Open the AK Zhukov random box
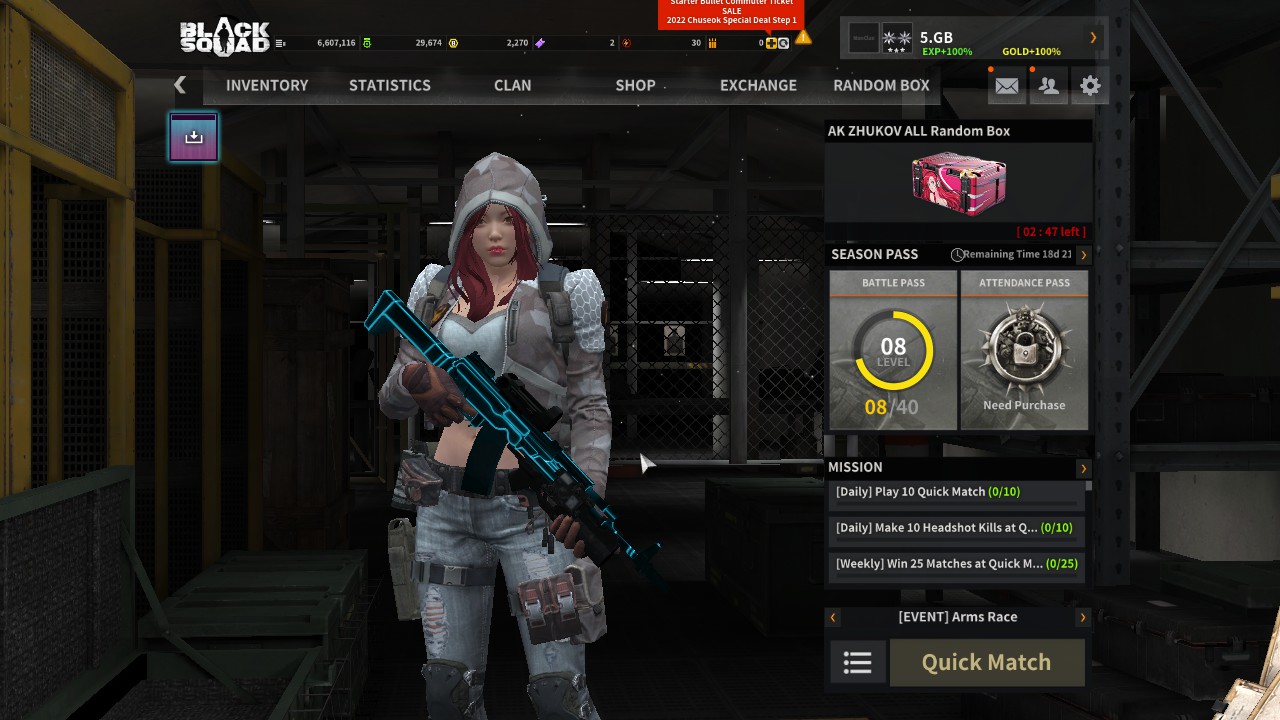This screenshot has width=1280, height=720. point(958,183)
